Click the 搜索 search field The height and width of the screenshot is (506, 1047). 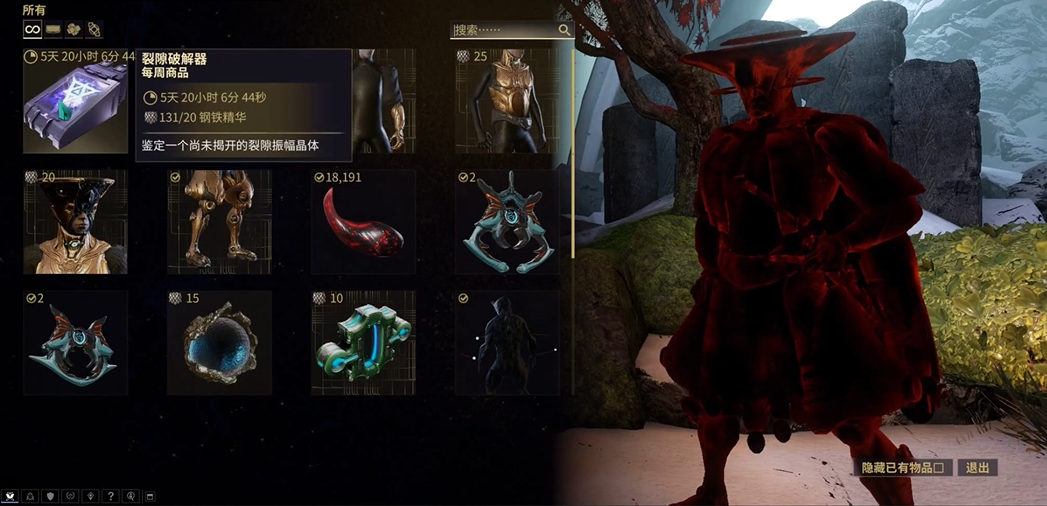pyautogui.click(x=504, y=30)
